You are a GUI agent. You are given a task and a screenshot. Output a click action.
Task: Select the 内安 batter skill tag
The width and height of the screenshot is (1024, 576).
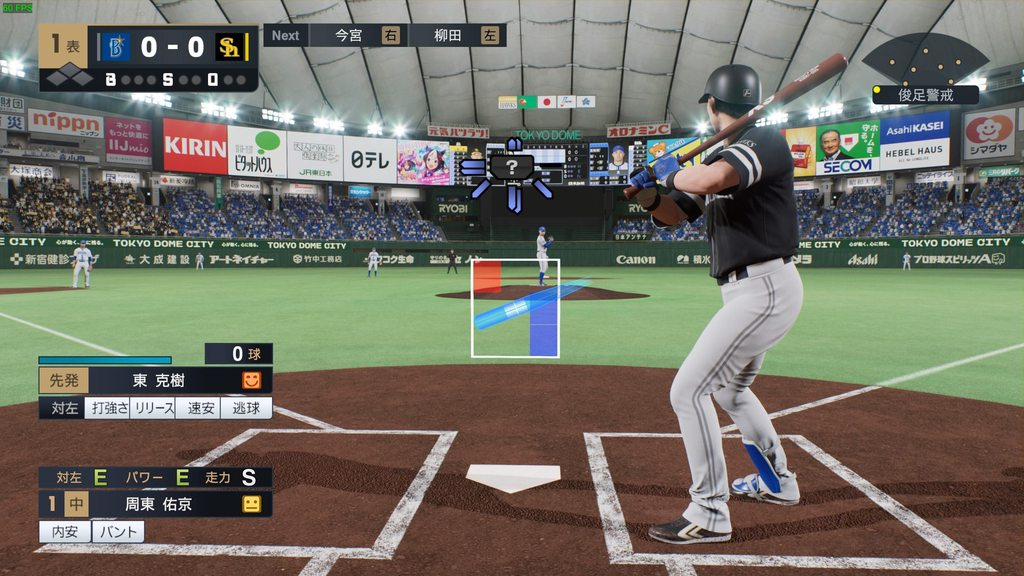point(65,531)
